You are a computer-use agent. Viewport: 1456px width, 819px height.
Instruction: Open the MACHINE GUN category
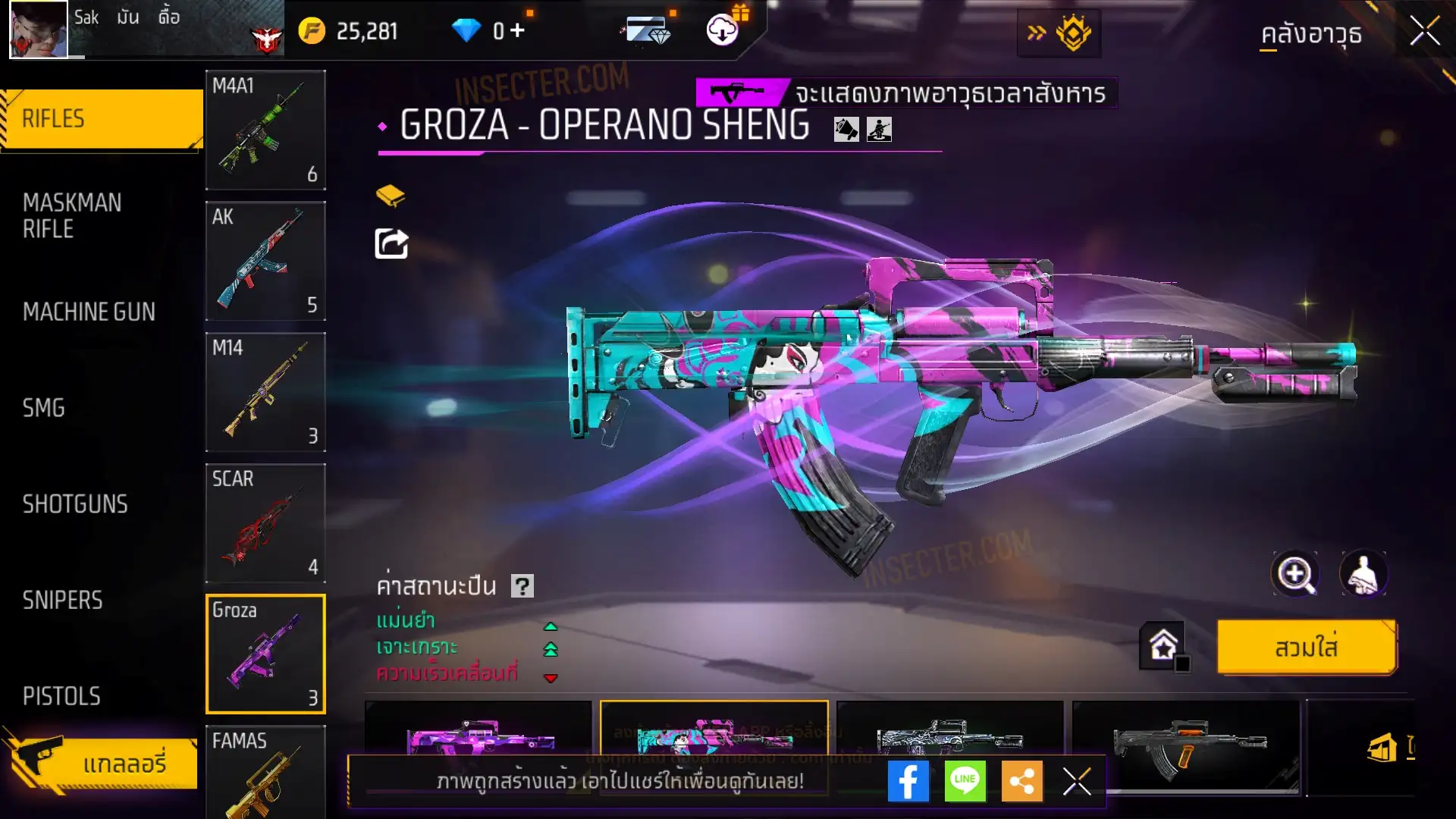tap(89, 312)
